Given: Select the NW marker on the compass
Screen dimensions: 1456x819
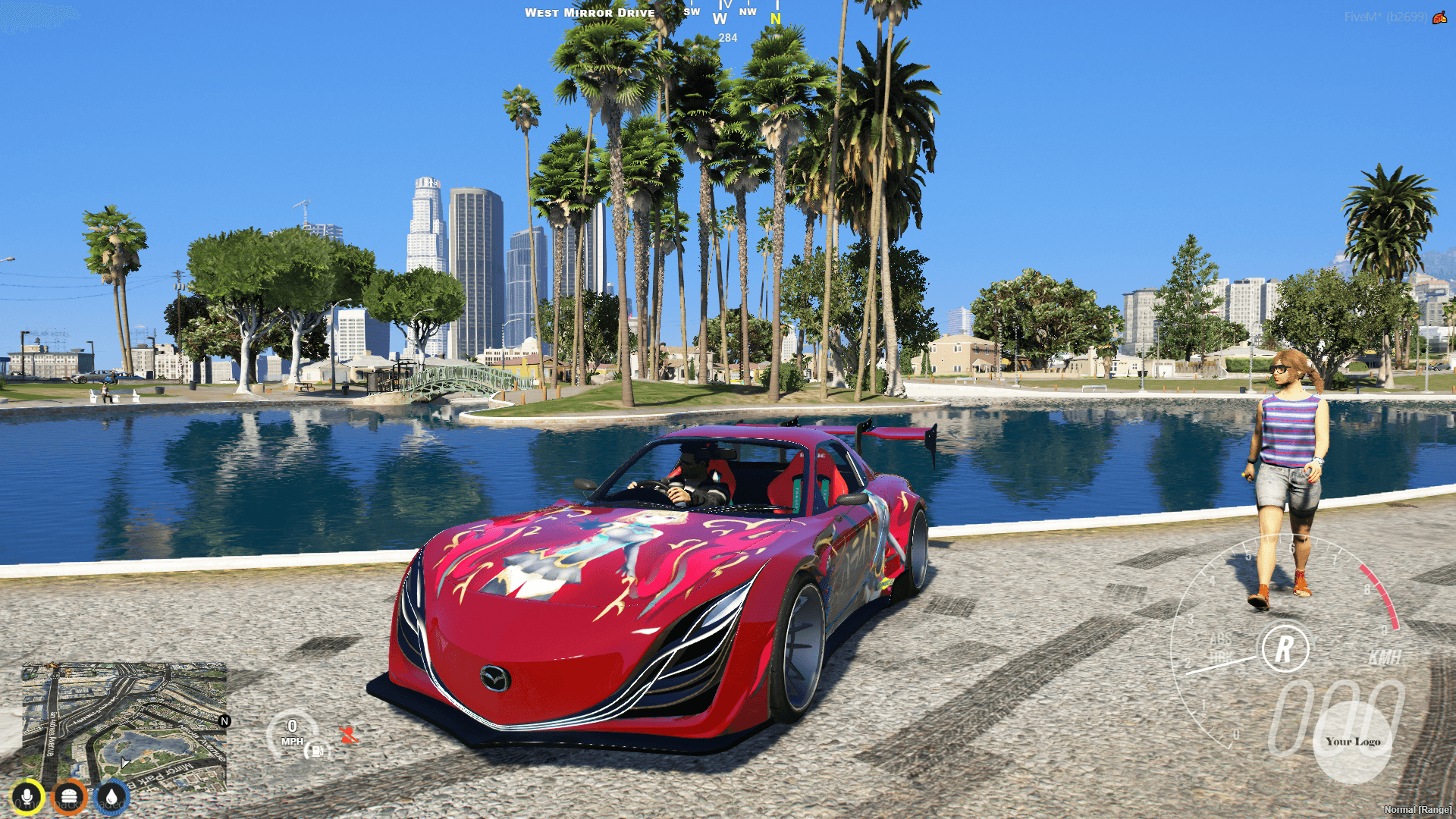Looking at the screenshot, I should coord(747,12).
